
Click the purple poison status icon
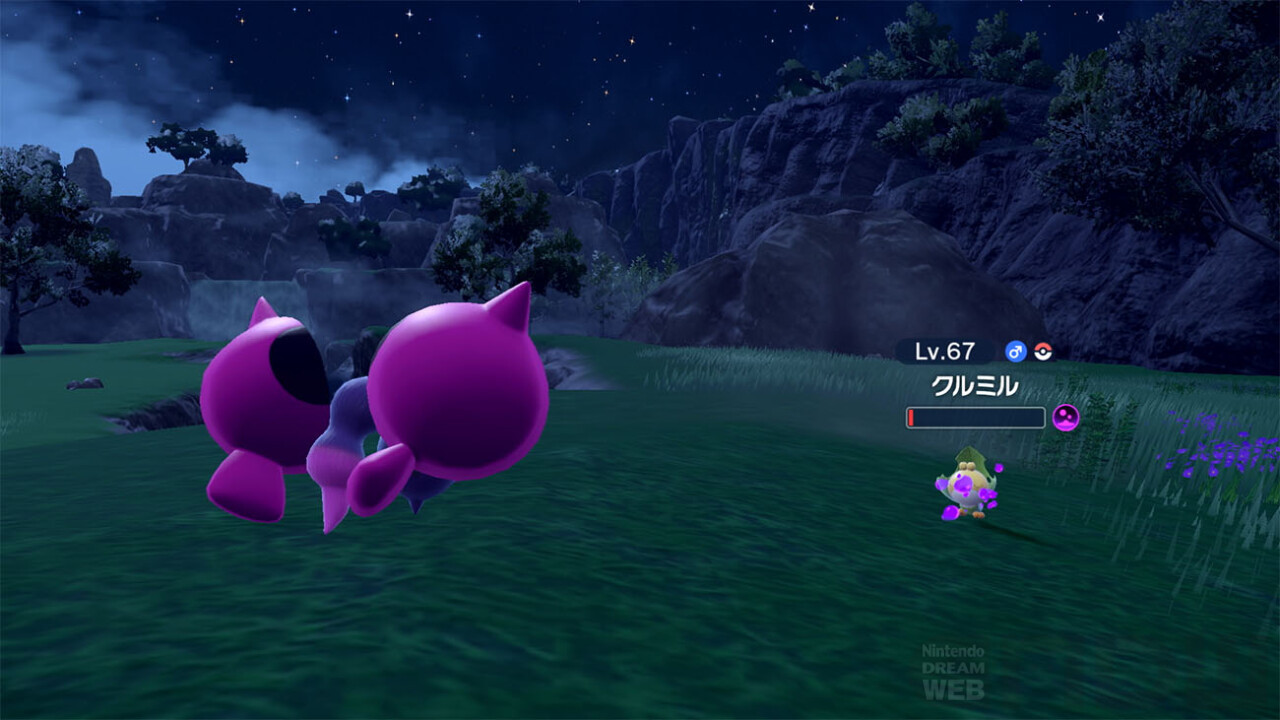[1066, 417]
